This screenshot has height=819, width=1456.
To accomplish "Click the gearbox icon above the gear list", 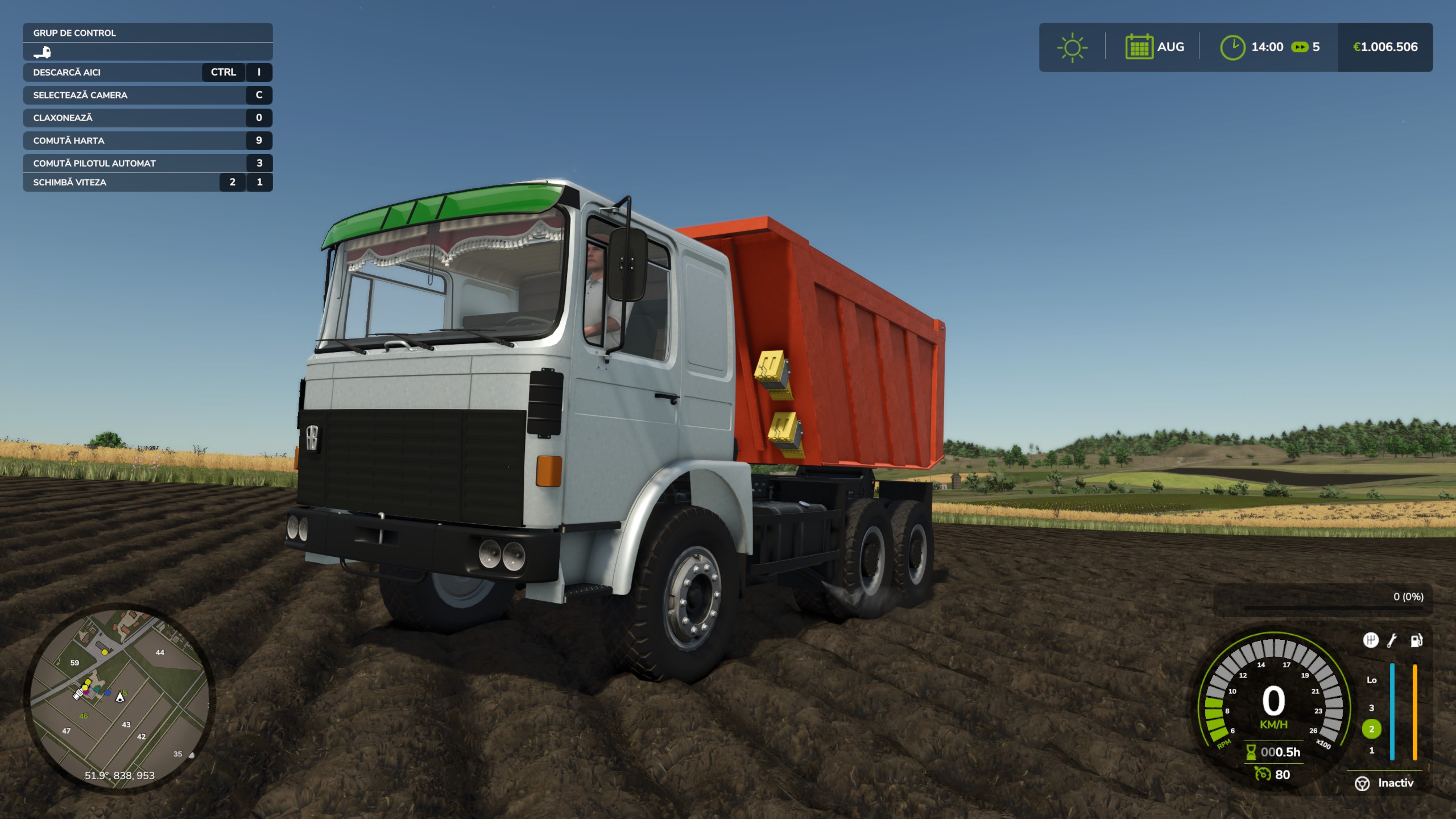I will [1371, 640].
